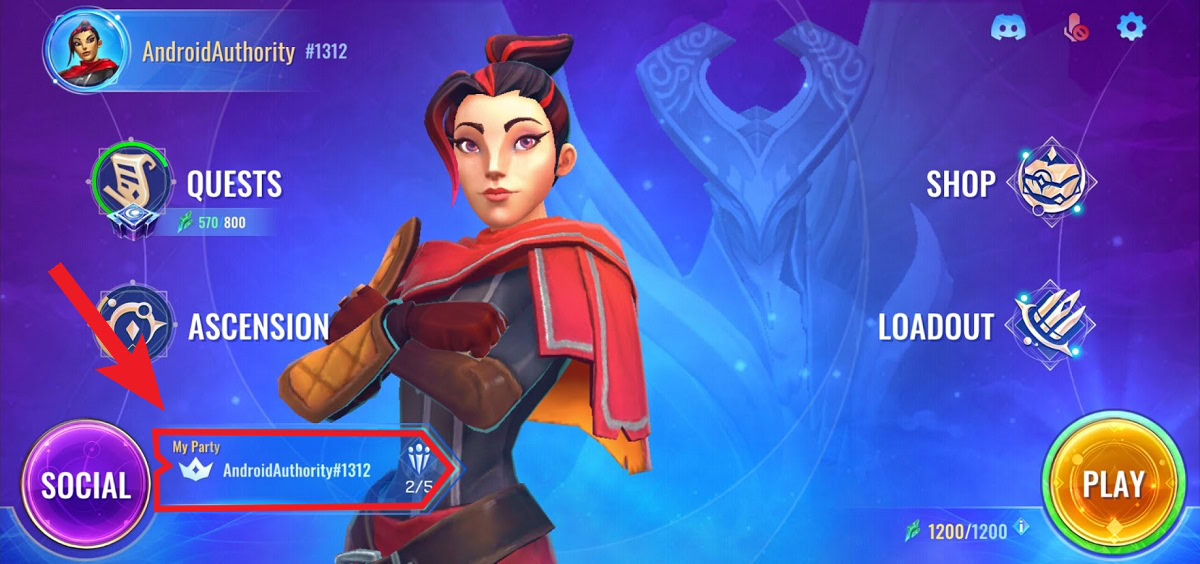The height and width of the screenshot is (564, 1200).
Task: Open the My Party panel
Action: point(290,469)
